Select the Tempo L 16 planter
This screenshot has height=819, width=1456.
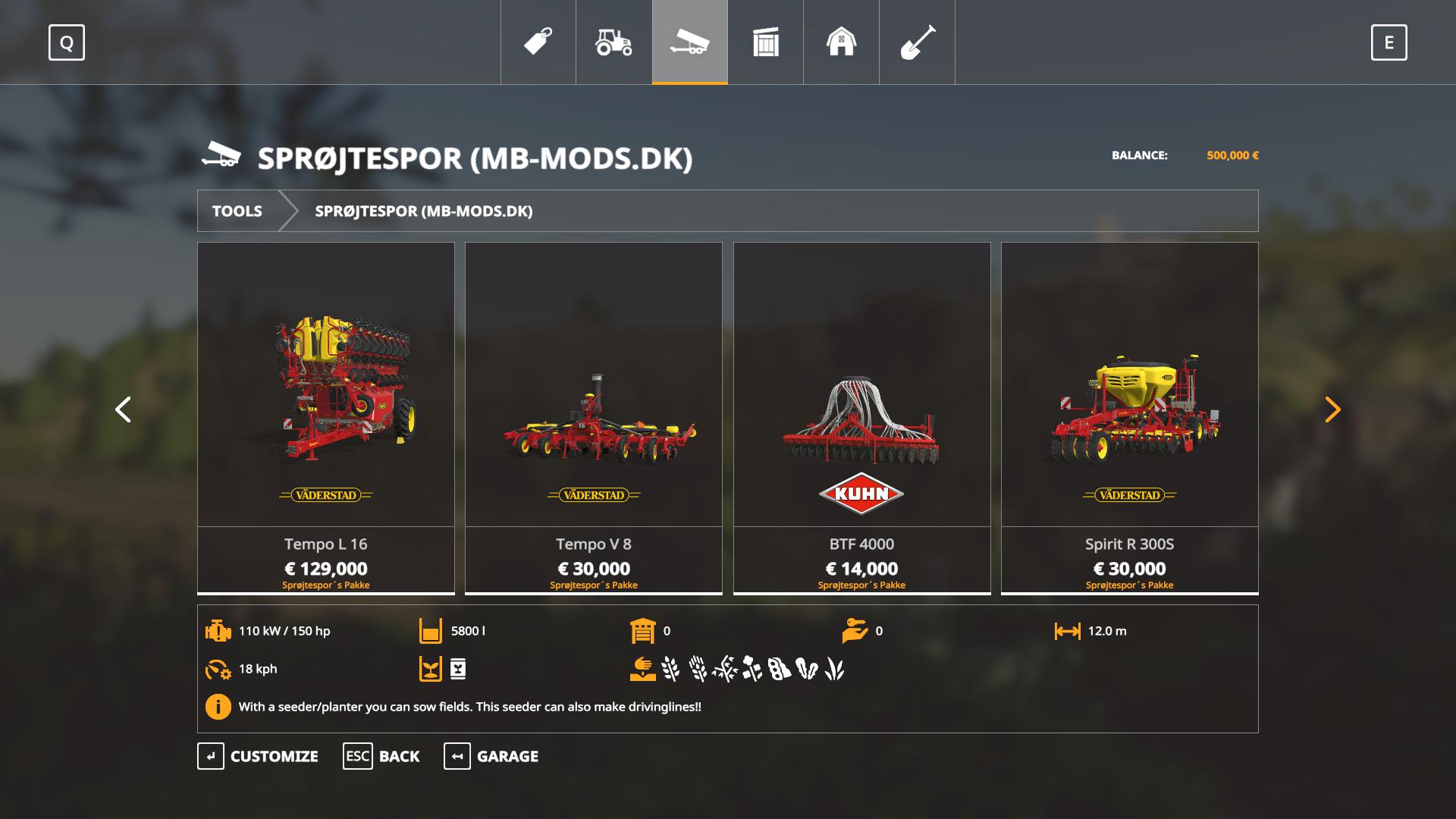(326, 417)
